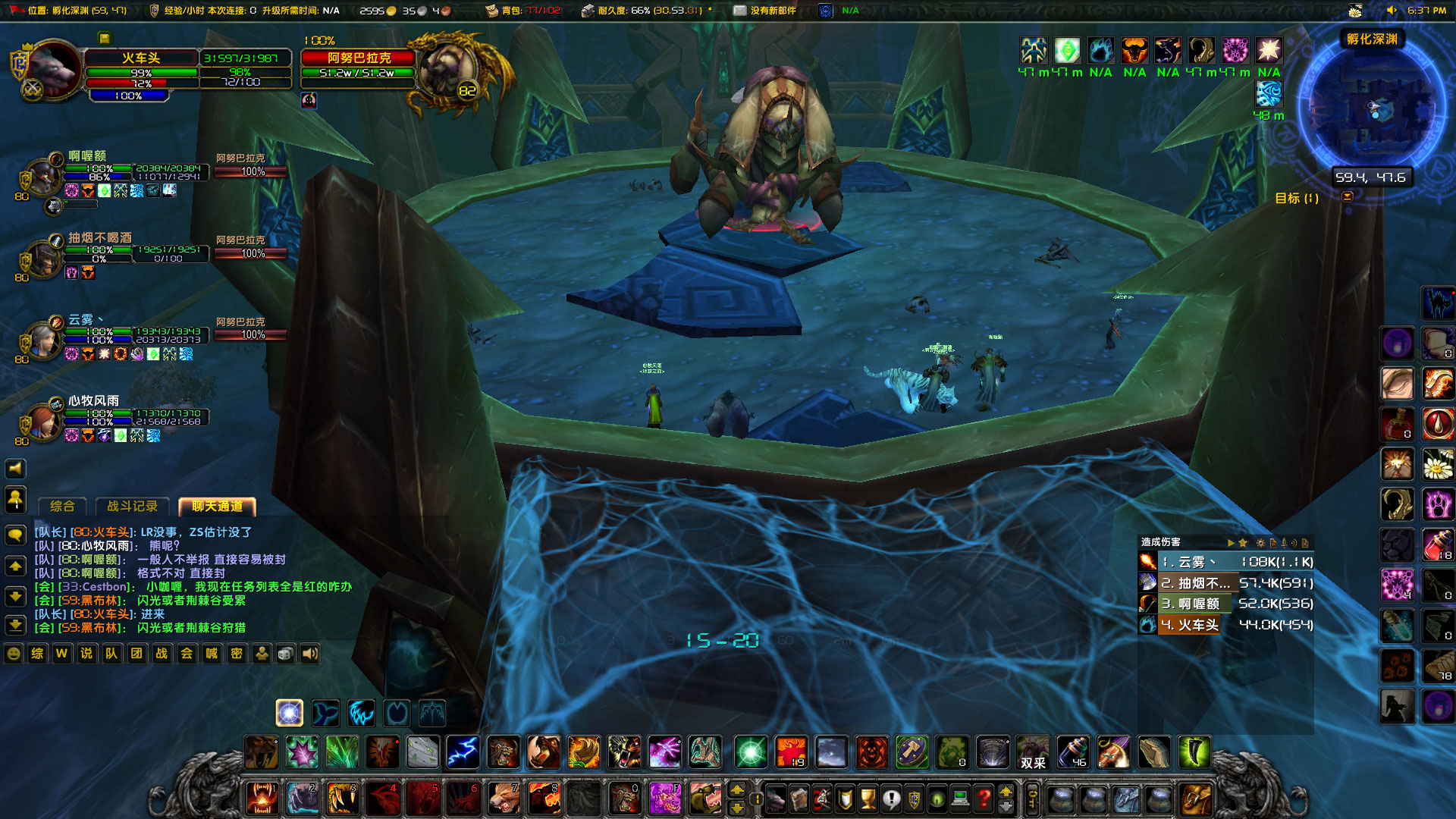Open the game menu computer icon
1456x819 pixels.
click(960, 799)
